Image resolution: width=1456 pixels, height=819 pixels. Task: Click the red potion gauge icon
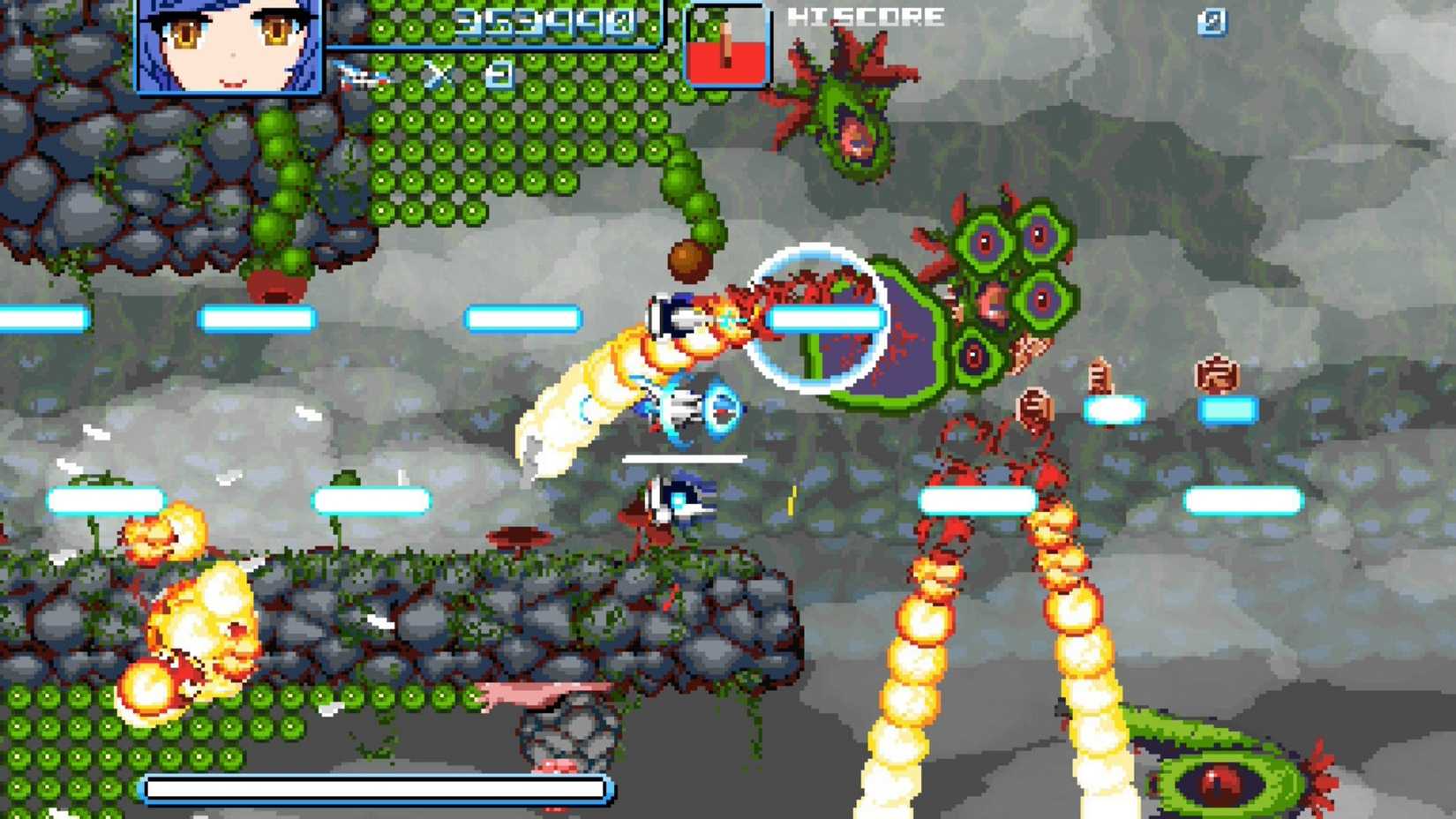pyautogui.click(x=725, y=41)
